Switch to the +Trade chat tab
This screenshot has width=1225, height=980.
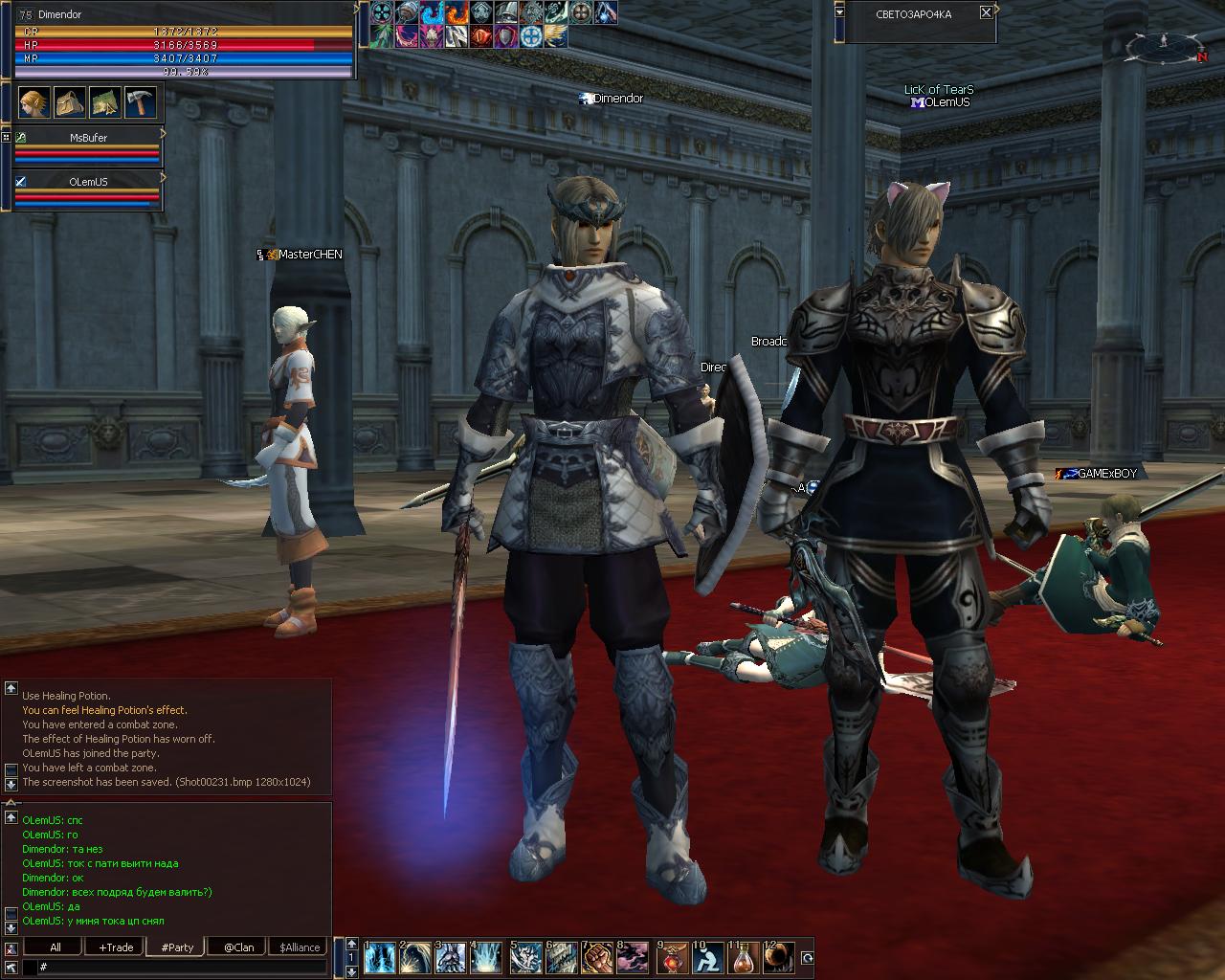pyautogui.click(x=116, y=947)
